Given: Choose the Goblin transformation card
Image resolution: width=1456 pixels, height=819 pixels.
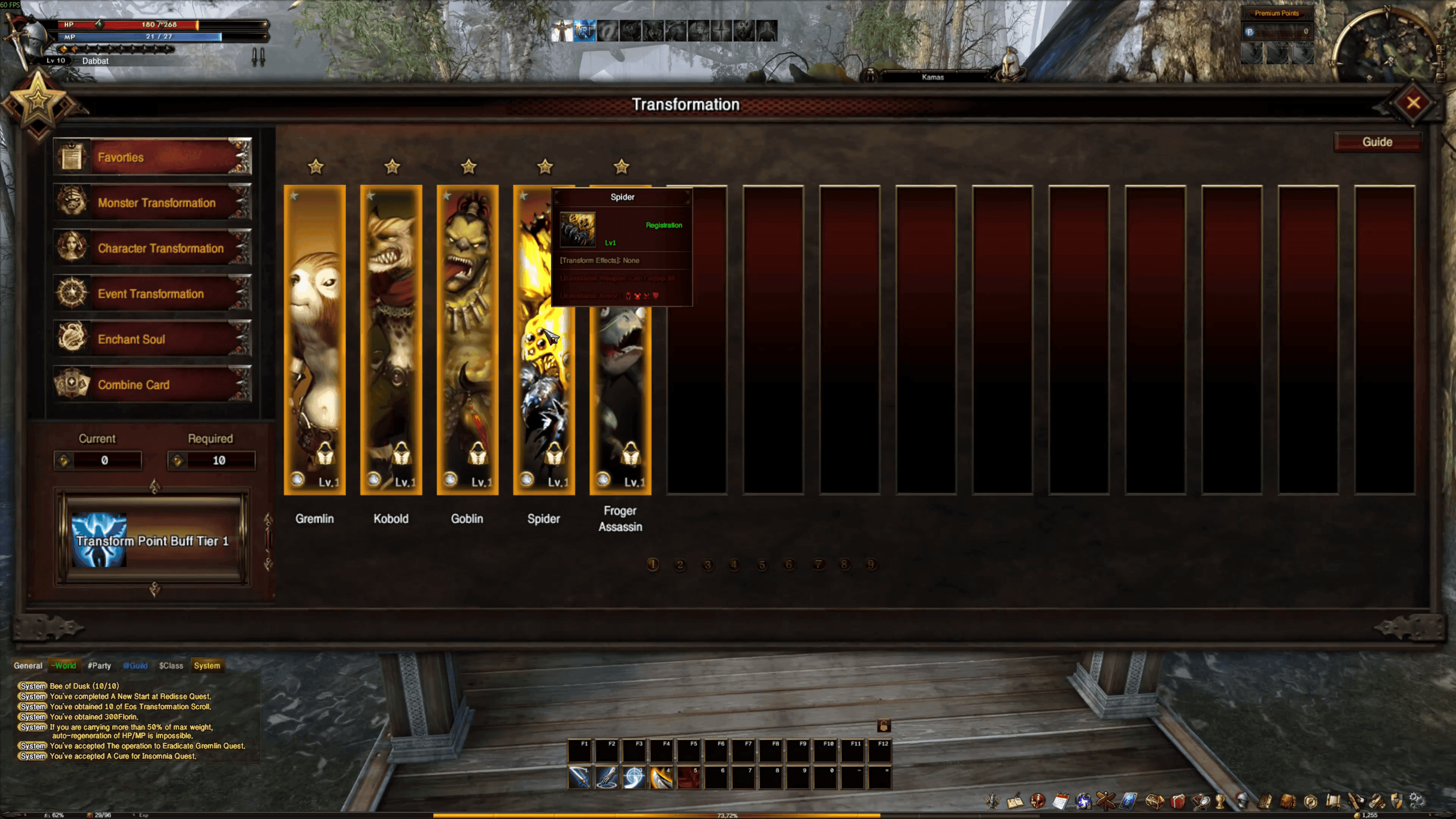Looking at the screenshot, I should pyautogui.click(x=468, y=339).
